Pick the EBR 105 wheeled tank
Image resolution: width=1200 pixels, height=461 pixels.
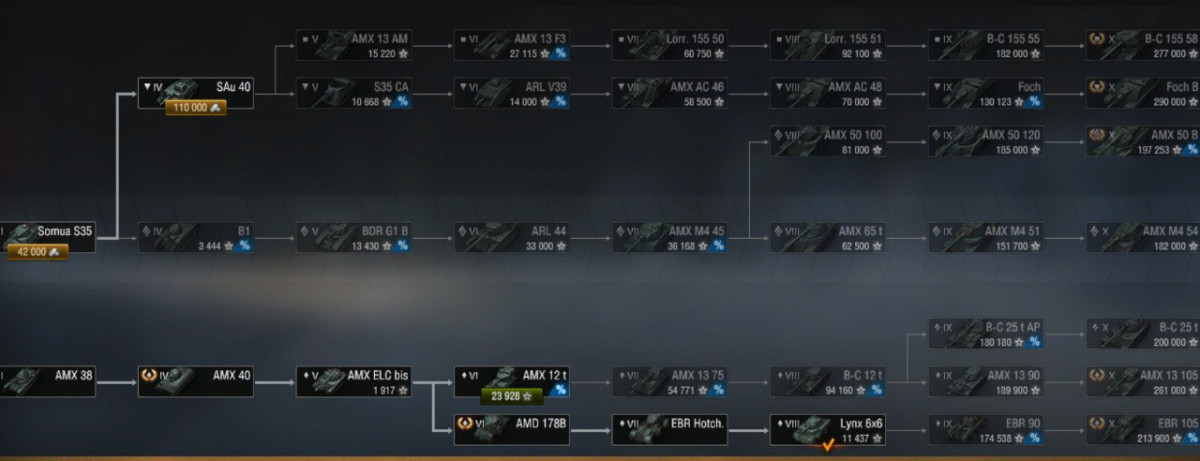click(x=1143, y=430)
